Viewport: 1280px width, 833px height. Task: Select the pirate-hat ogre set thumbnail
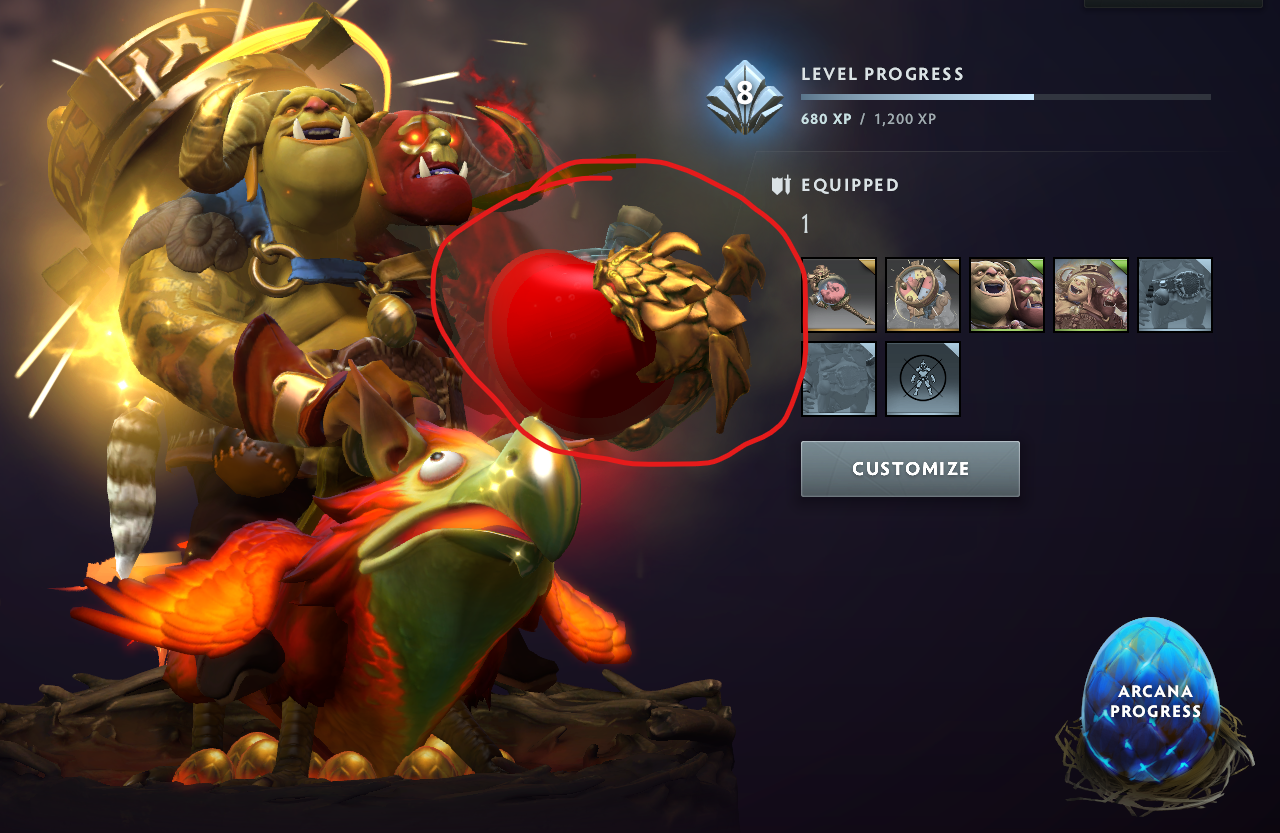pyautogui.click(x=1090, y=295)
